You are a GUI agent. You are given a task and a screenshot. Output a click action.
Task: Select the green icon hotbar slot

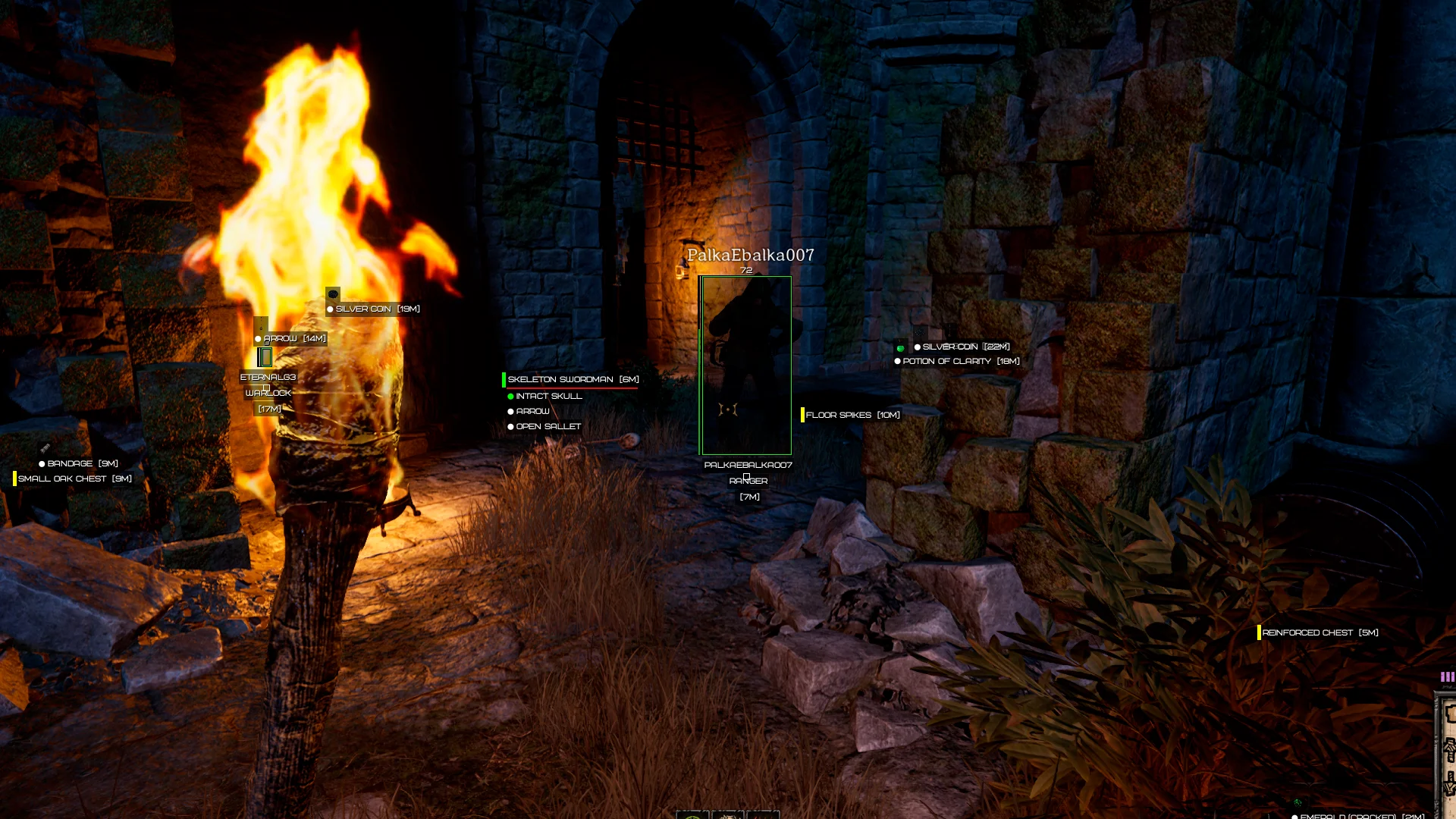692,816
